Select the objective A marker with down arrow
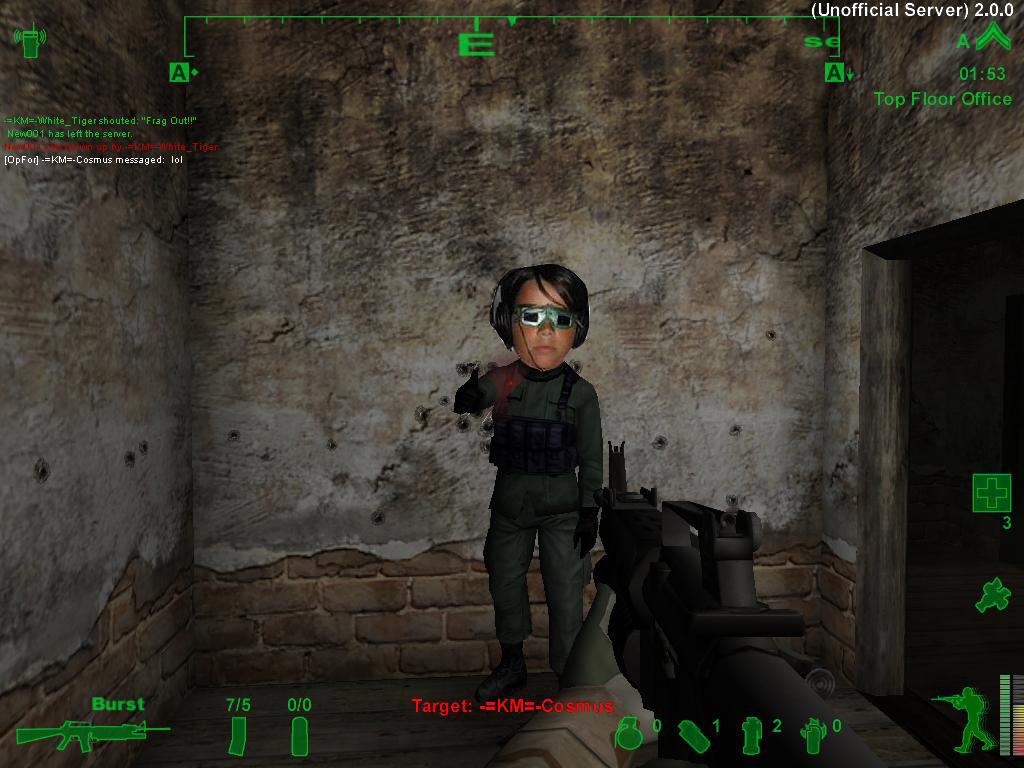 tap(836, 72)
